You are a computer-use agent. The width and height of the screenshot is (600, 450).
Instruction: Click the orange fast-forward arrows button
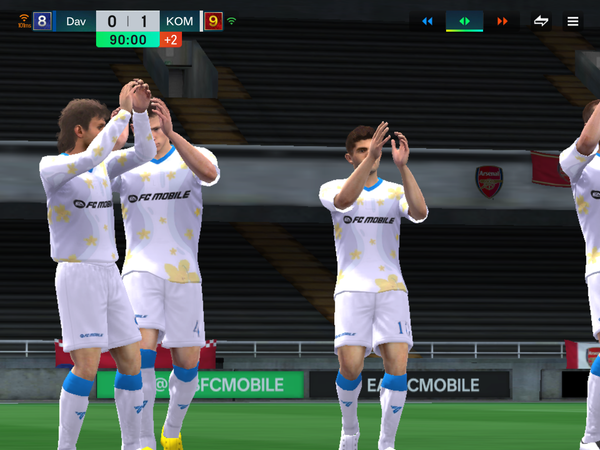click(x=502, y=21)
